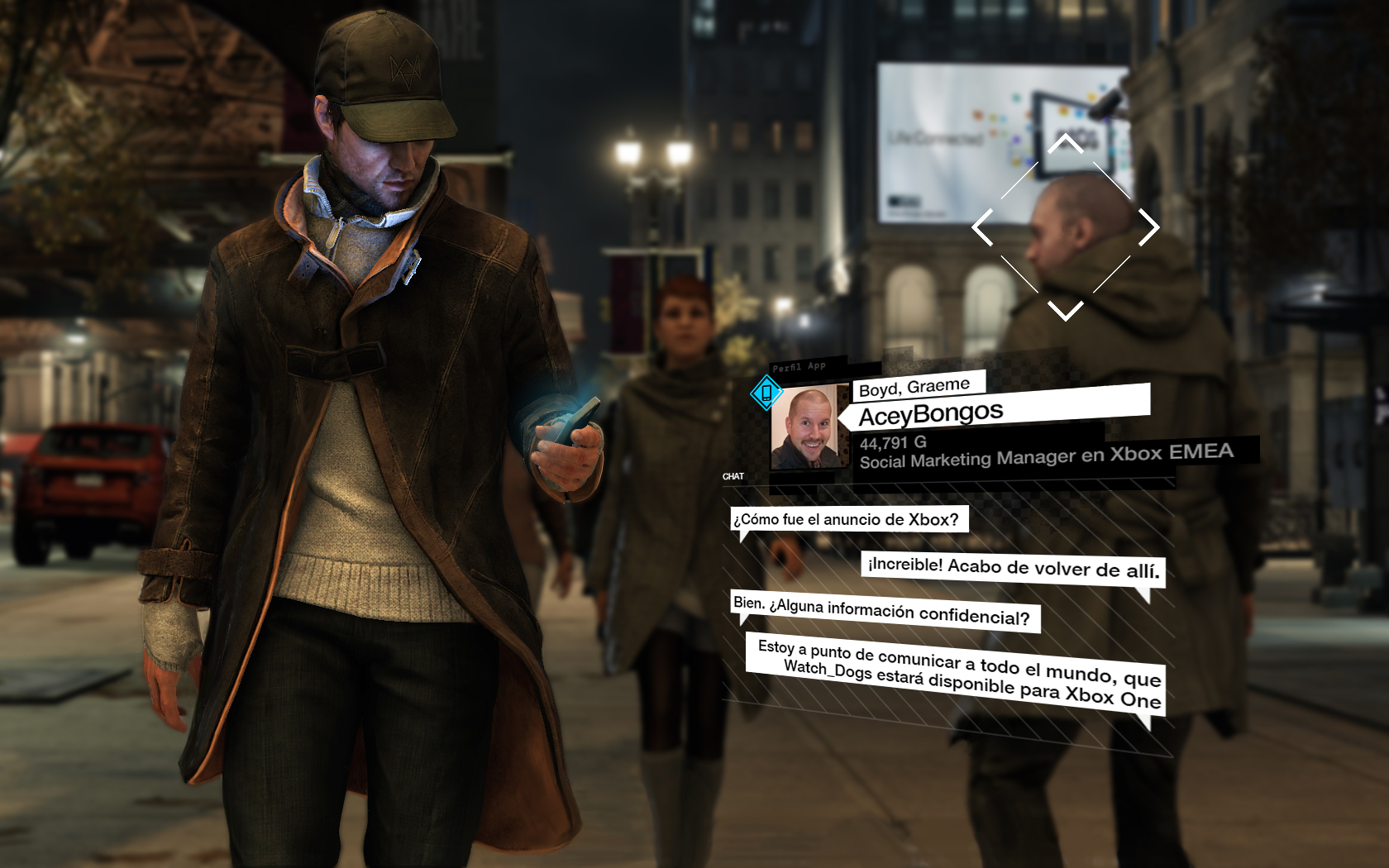Expand the AceyBongos profile banner
This screenshot has height=868, width=1389.
933,411
